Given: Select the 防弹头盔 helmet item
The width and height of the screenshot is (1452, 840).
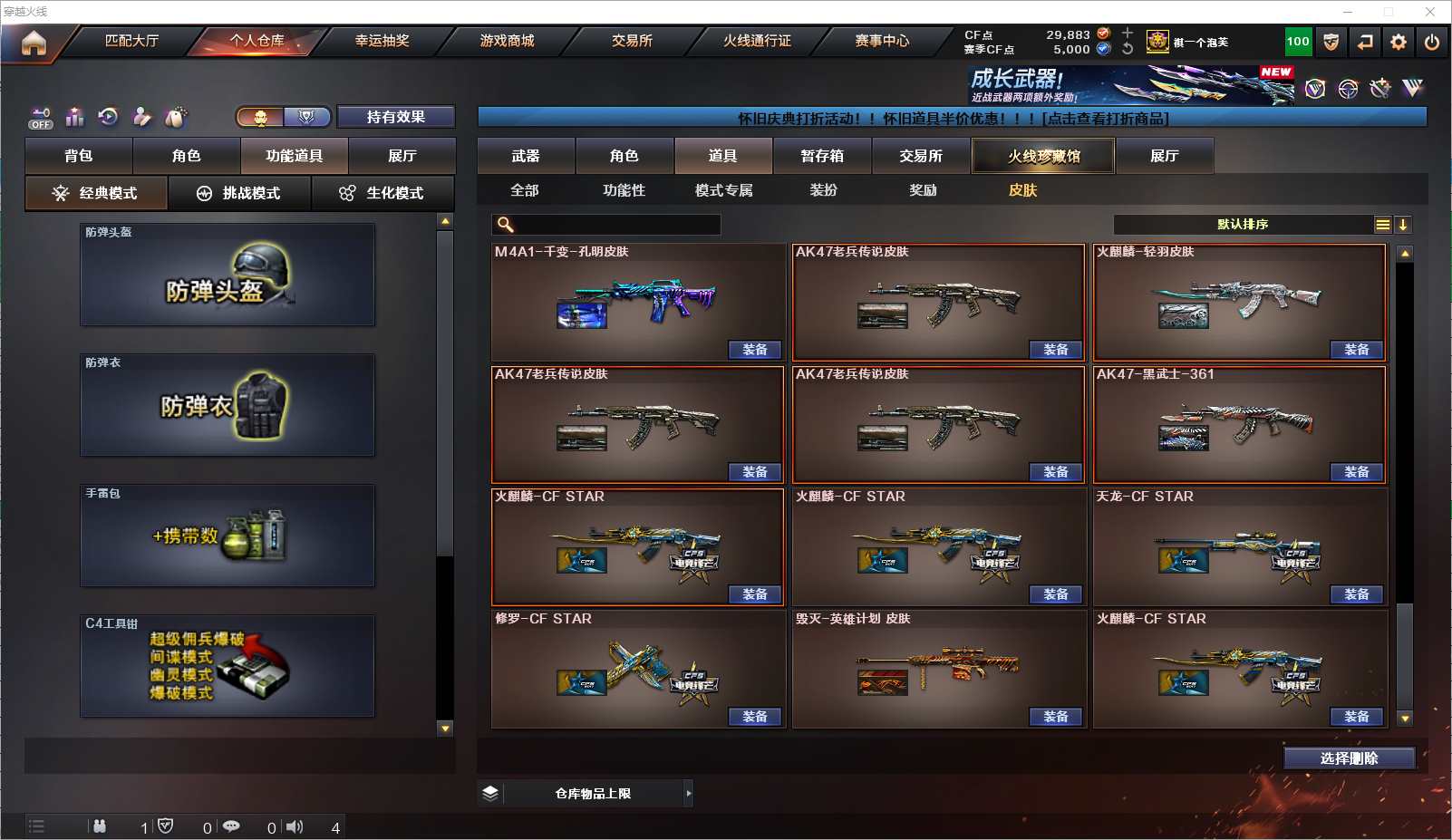Looking at the screenshot, I should coord(227,275).
